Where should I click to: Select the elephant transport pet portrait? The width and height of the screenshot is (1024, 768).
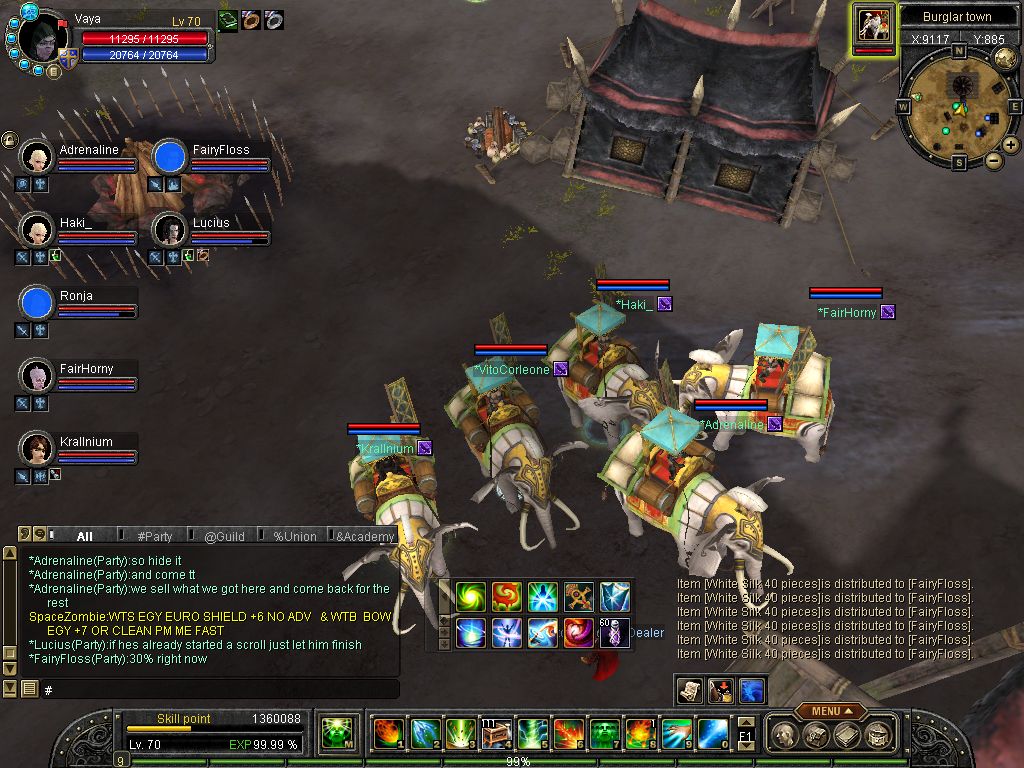tap(874, 27)
